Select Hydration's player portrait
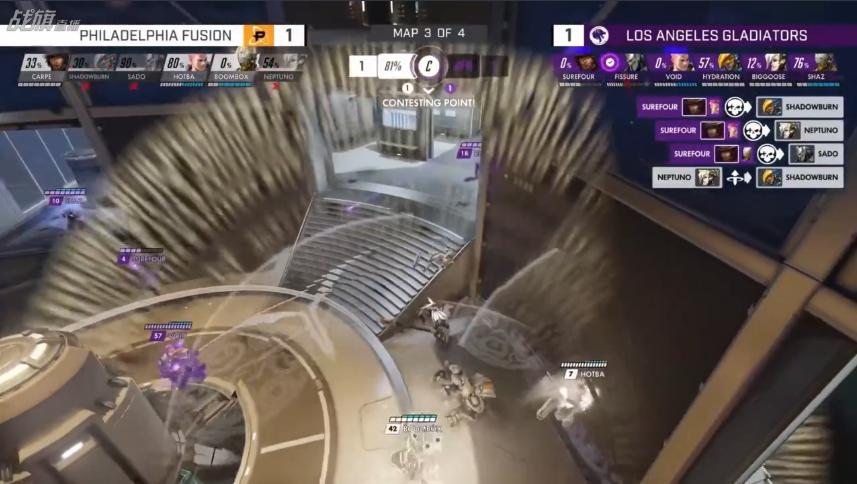 point(729,63)
